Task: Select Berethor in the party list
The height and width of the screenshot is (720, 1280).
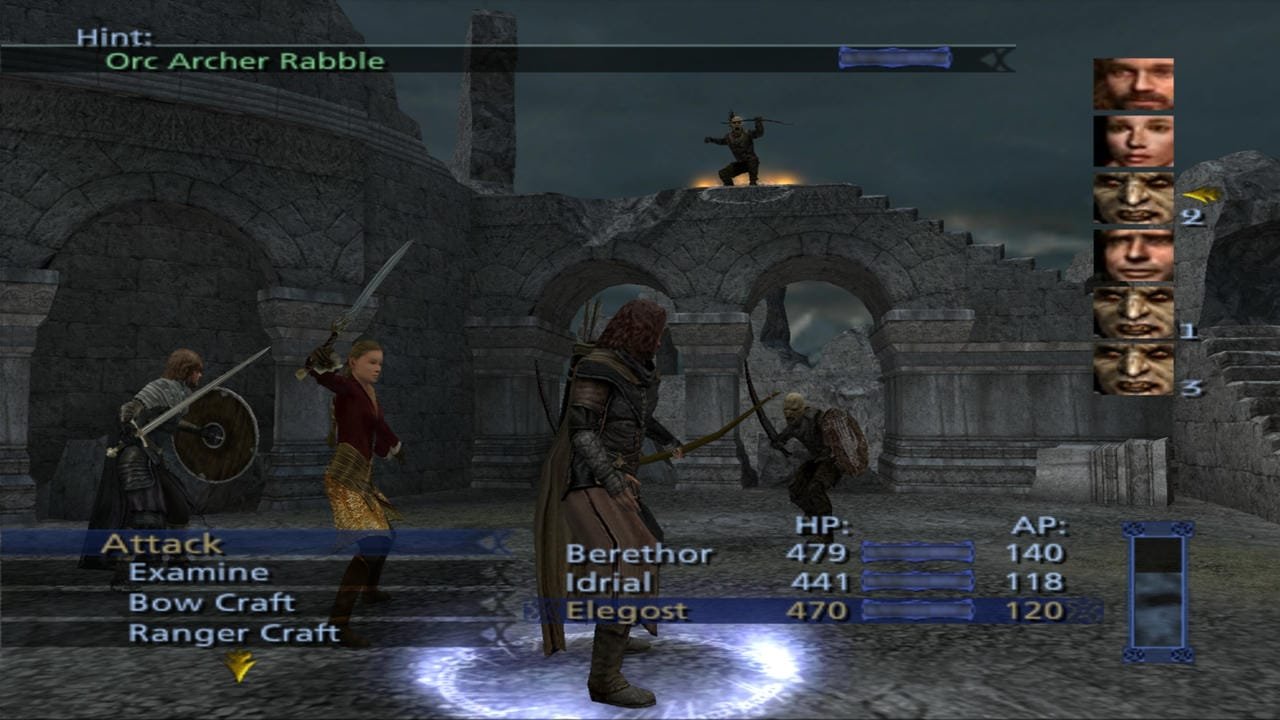Action: pyautogui.click(x=640, y=553)
